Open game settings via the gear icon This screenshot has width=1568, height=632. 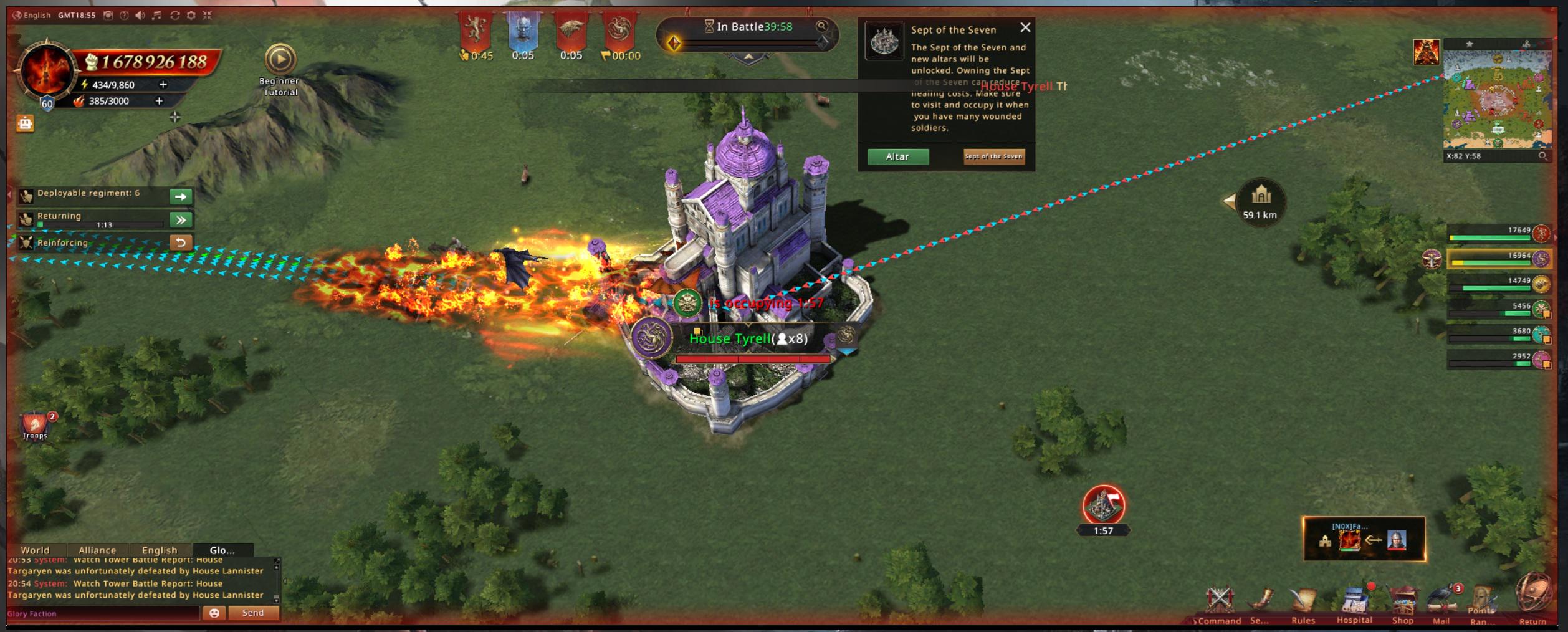click(191, 15)
